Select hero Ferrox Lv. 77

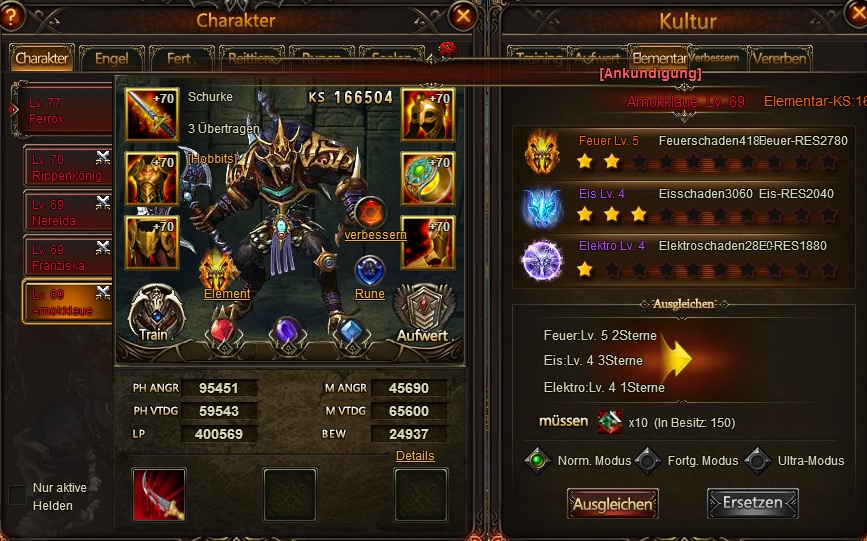pos(62,112)
